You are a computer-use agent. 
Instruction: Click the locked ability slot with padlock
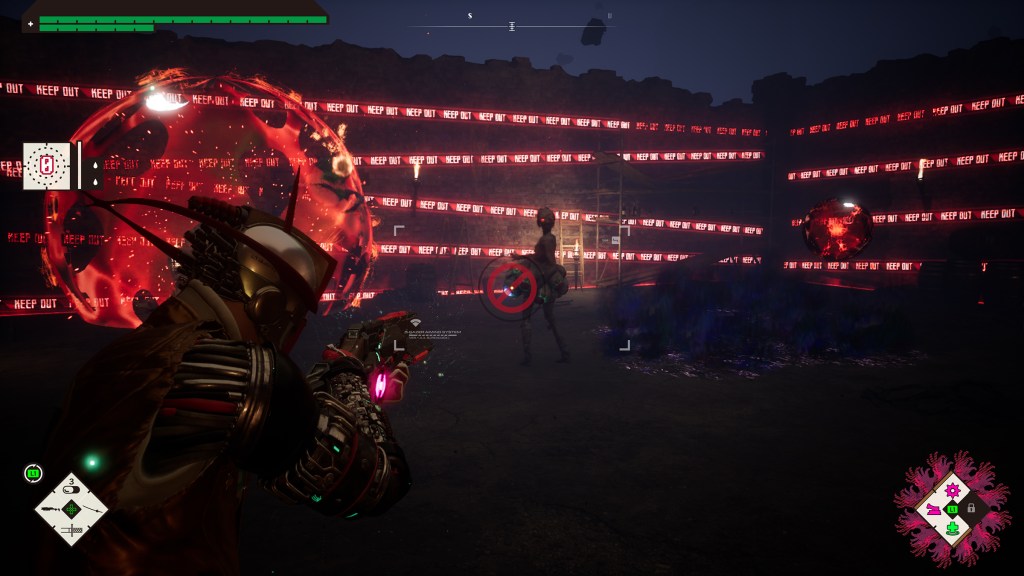coord(971,508)
